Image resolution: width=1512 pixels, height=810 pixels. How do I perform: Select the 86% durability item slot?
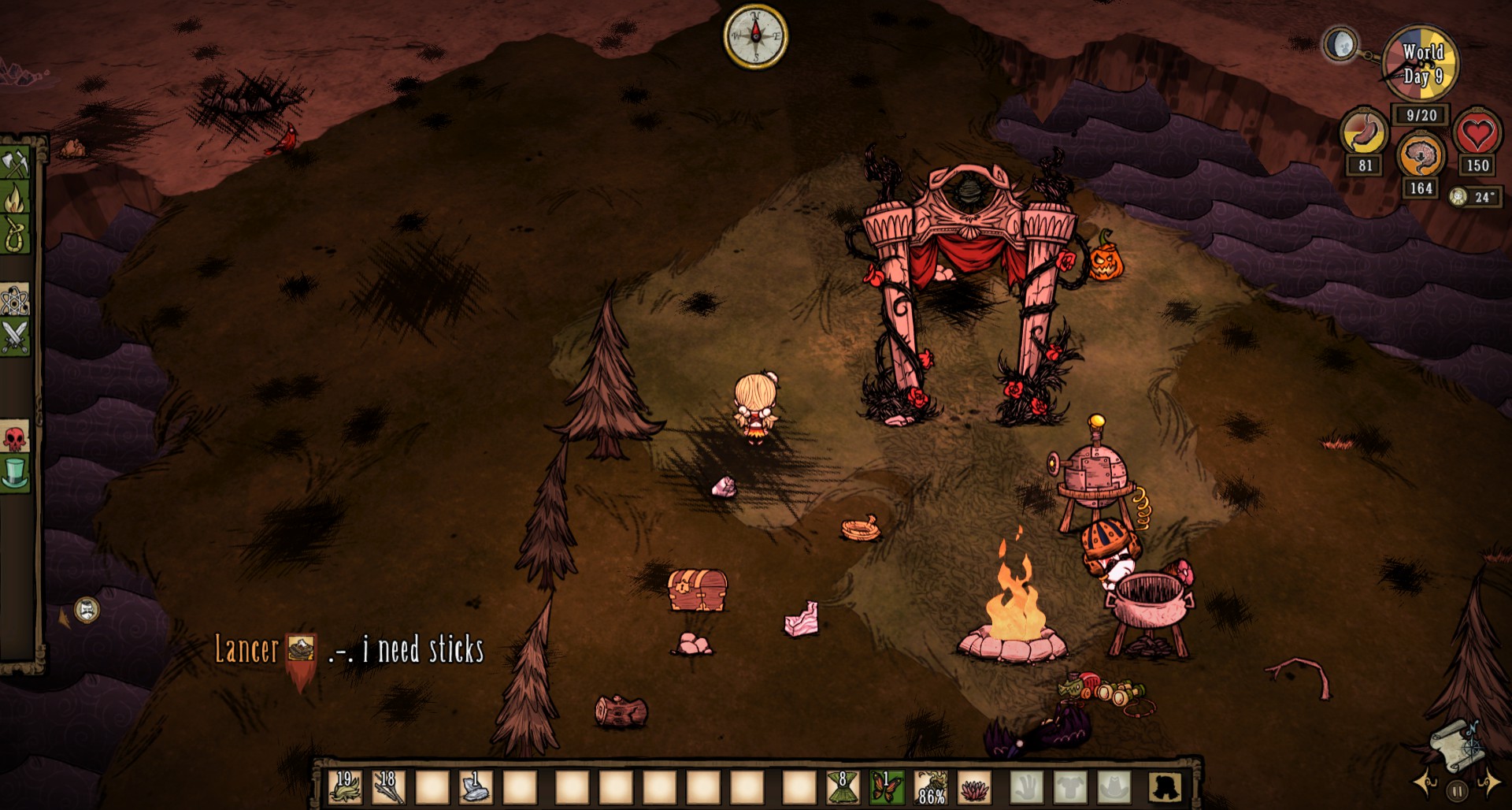pyautogui.click(x=931, y=786)
